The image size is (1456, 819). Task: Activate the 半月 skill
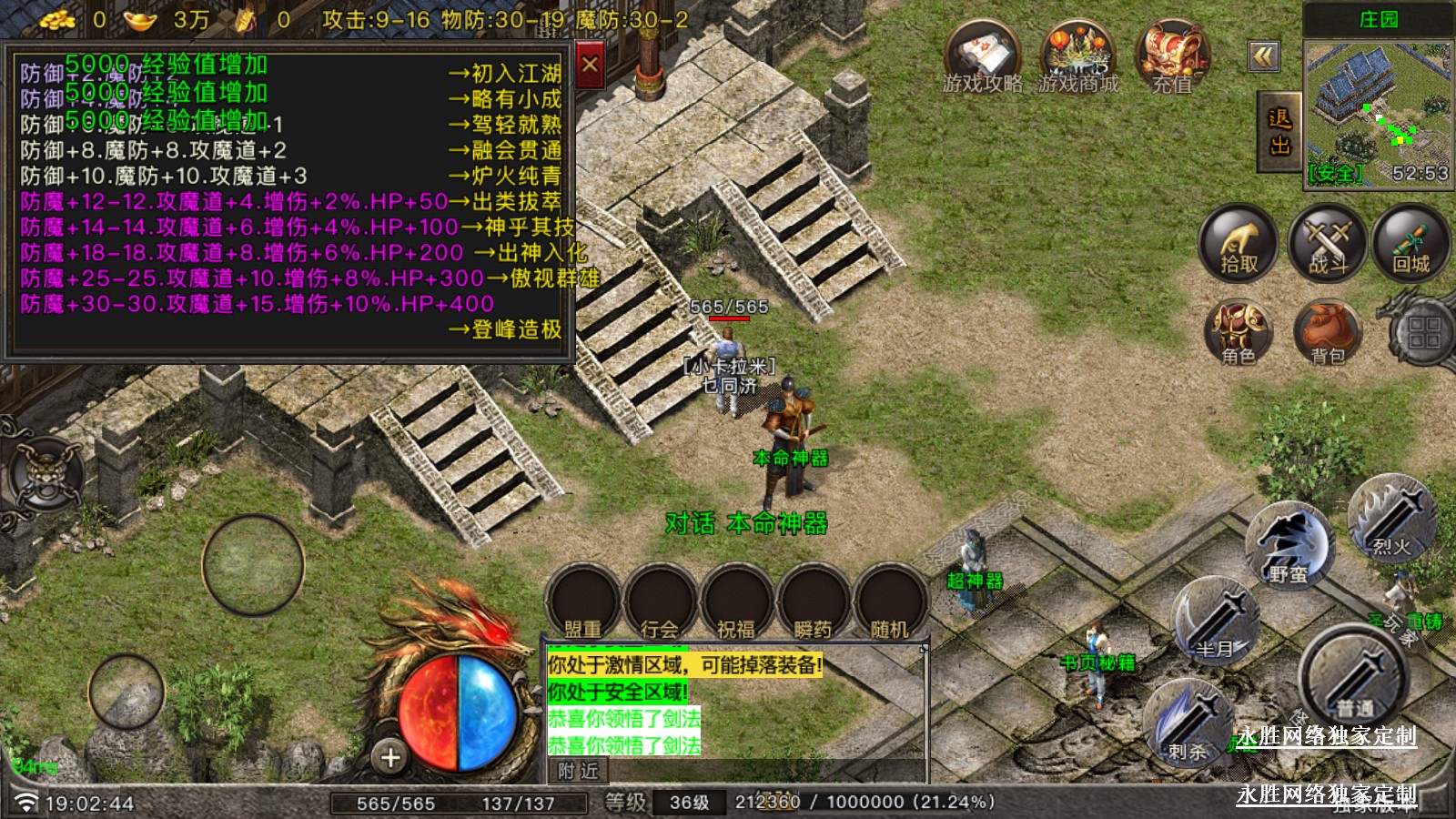pyautogui.click(x=1215, y=623)
